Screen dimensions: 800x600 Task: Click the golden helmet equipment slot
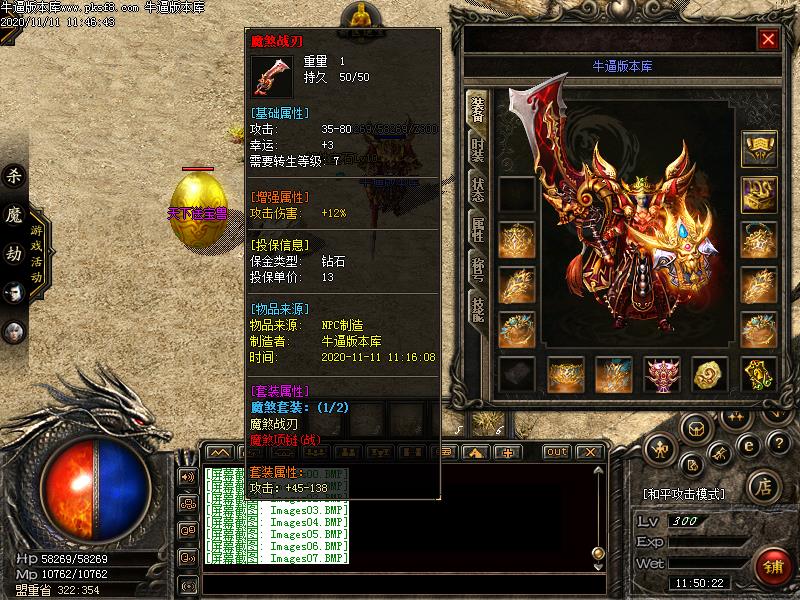[x=759, y=149]
